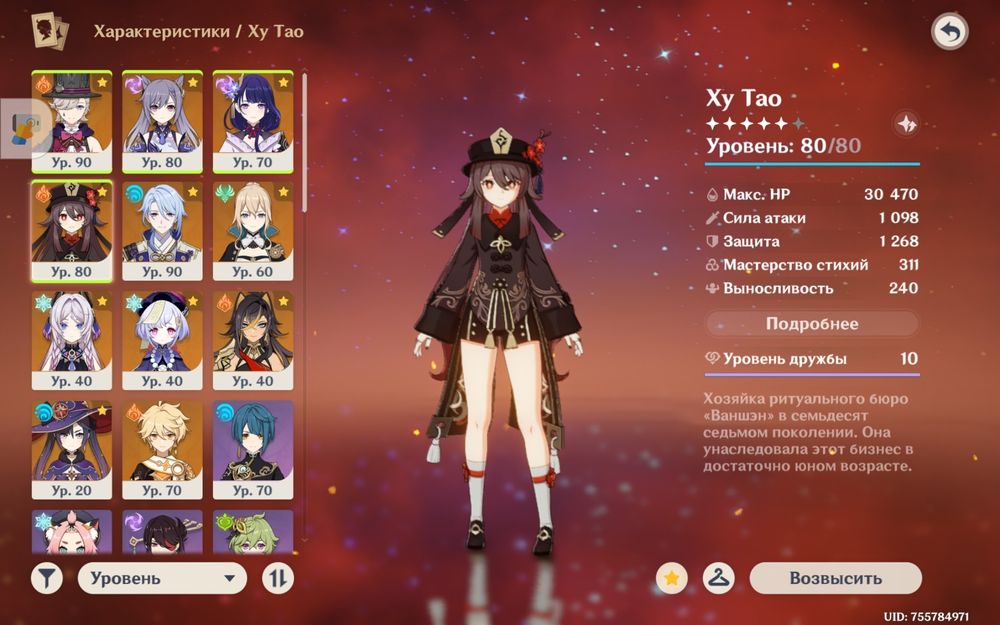Screen dimensions: 1000x625
Task: Open the Подробнее detailed stats panel
Action: pyautogui.click(x=812, y=324)
